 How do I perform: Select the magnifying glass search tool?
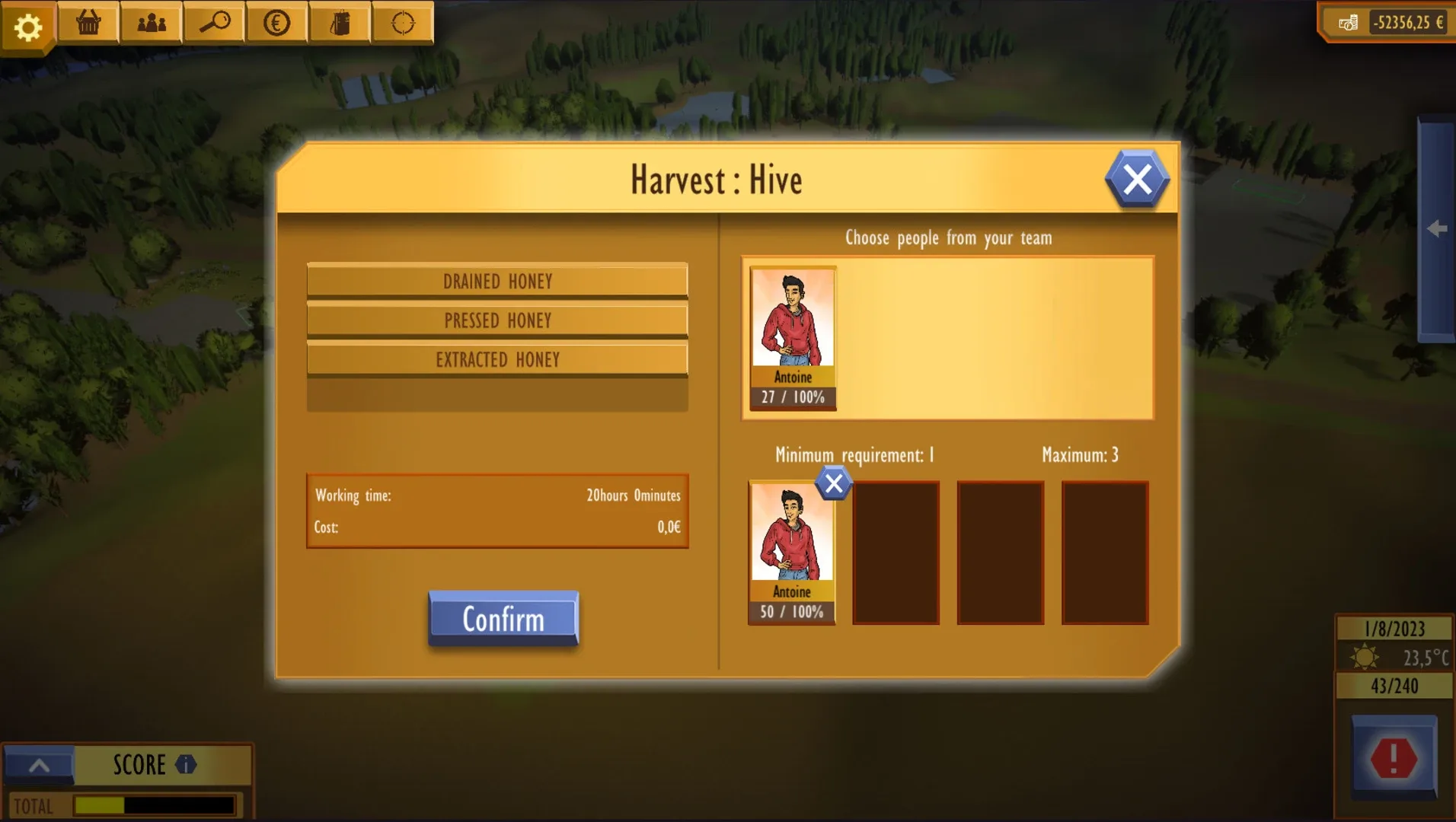tap(214, 23)
